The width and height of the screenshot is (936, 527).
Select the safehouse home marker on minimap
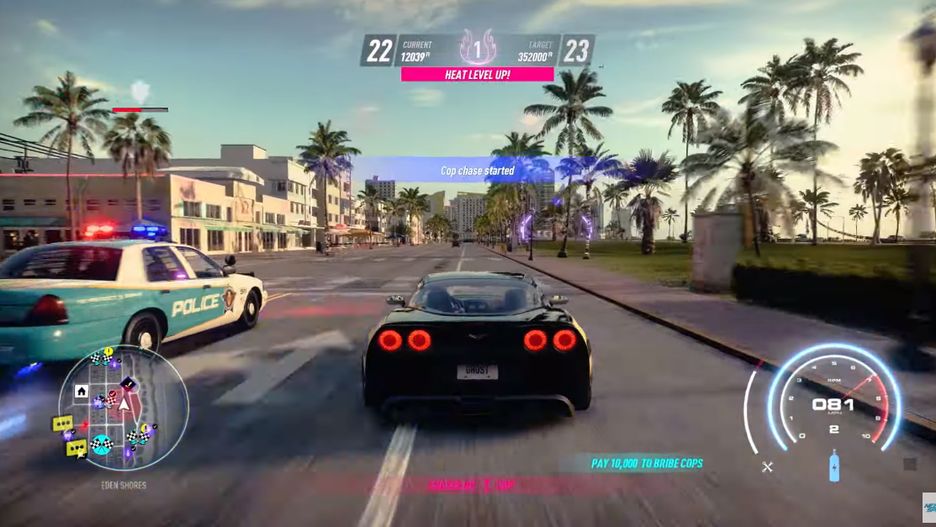tap(81, 390)
